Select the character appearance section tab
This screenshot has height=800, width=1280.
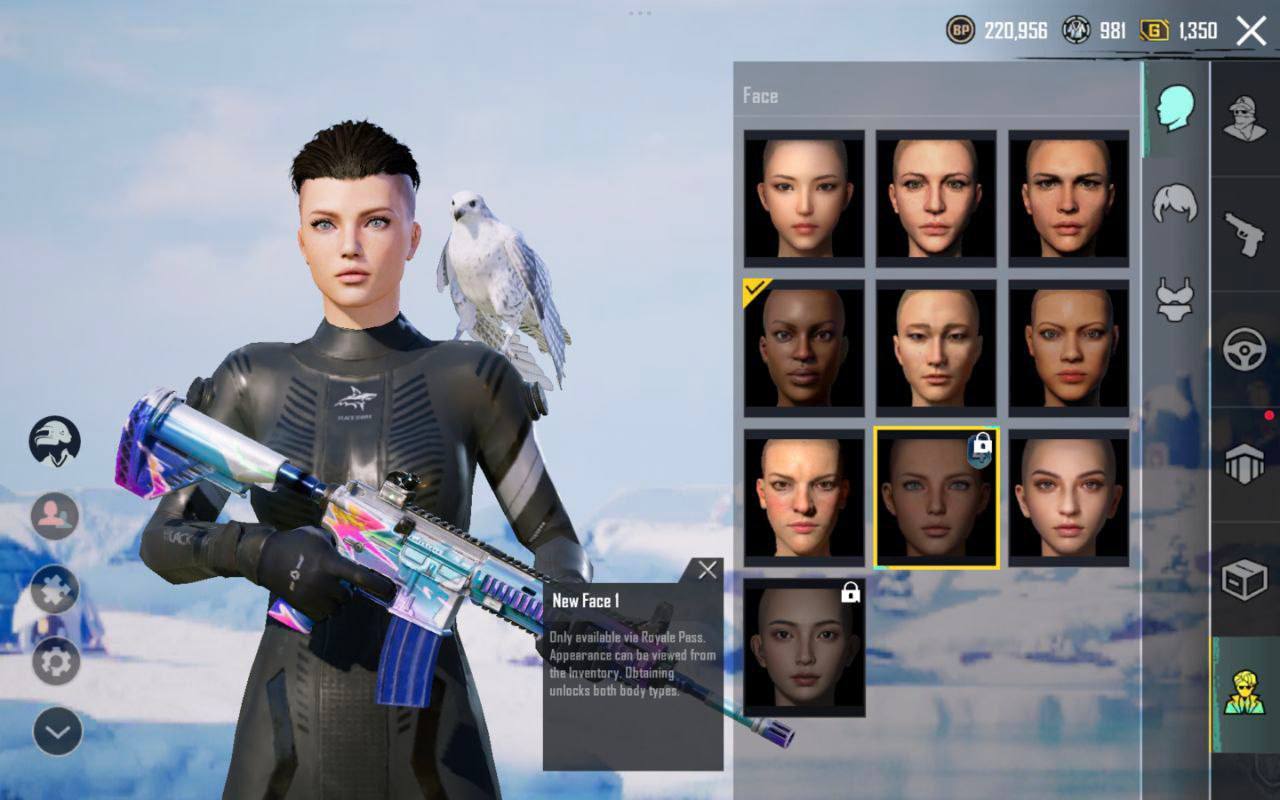tap(1245, 693)
